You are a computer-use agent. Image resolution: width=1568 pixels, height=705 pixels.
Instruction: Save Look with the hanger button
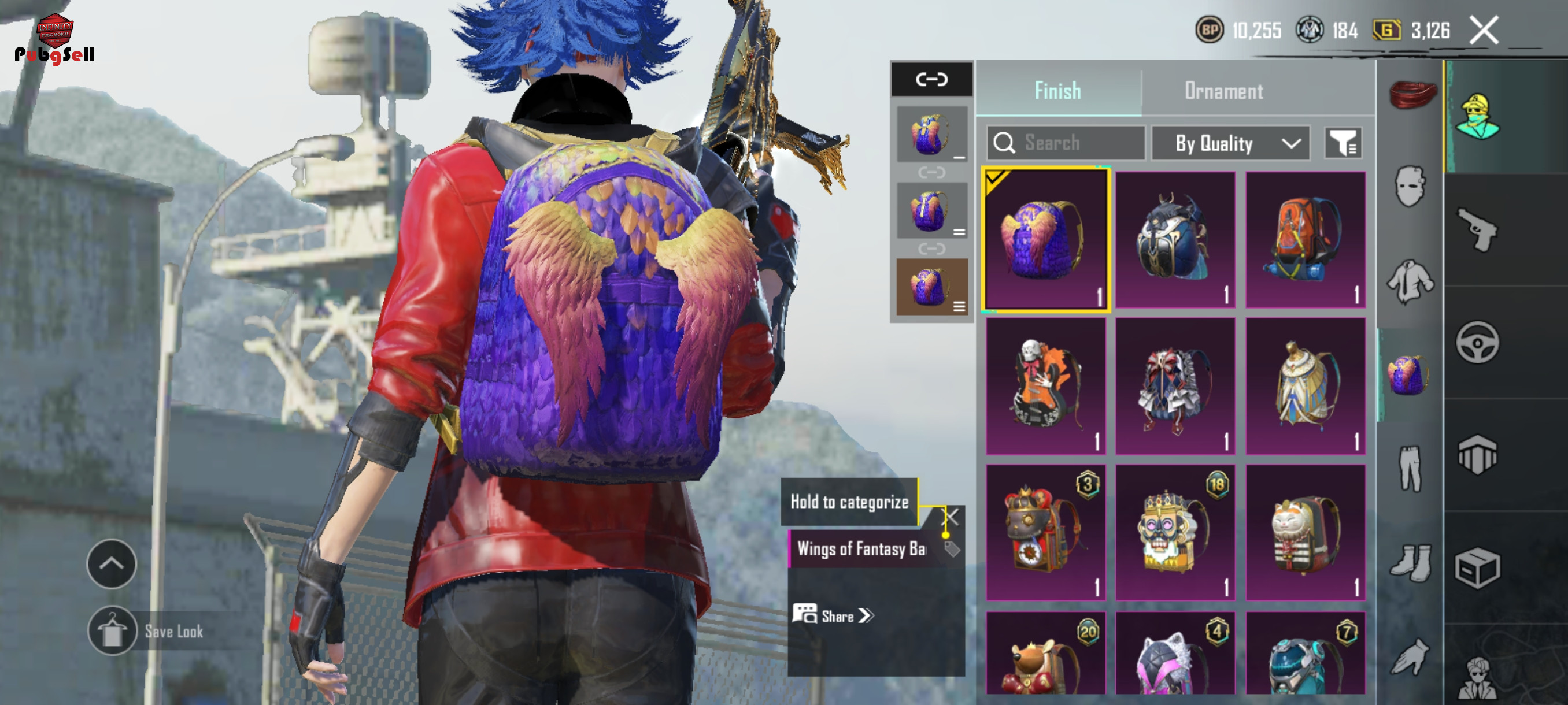point(112,631)
